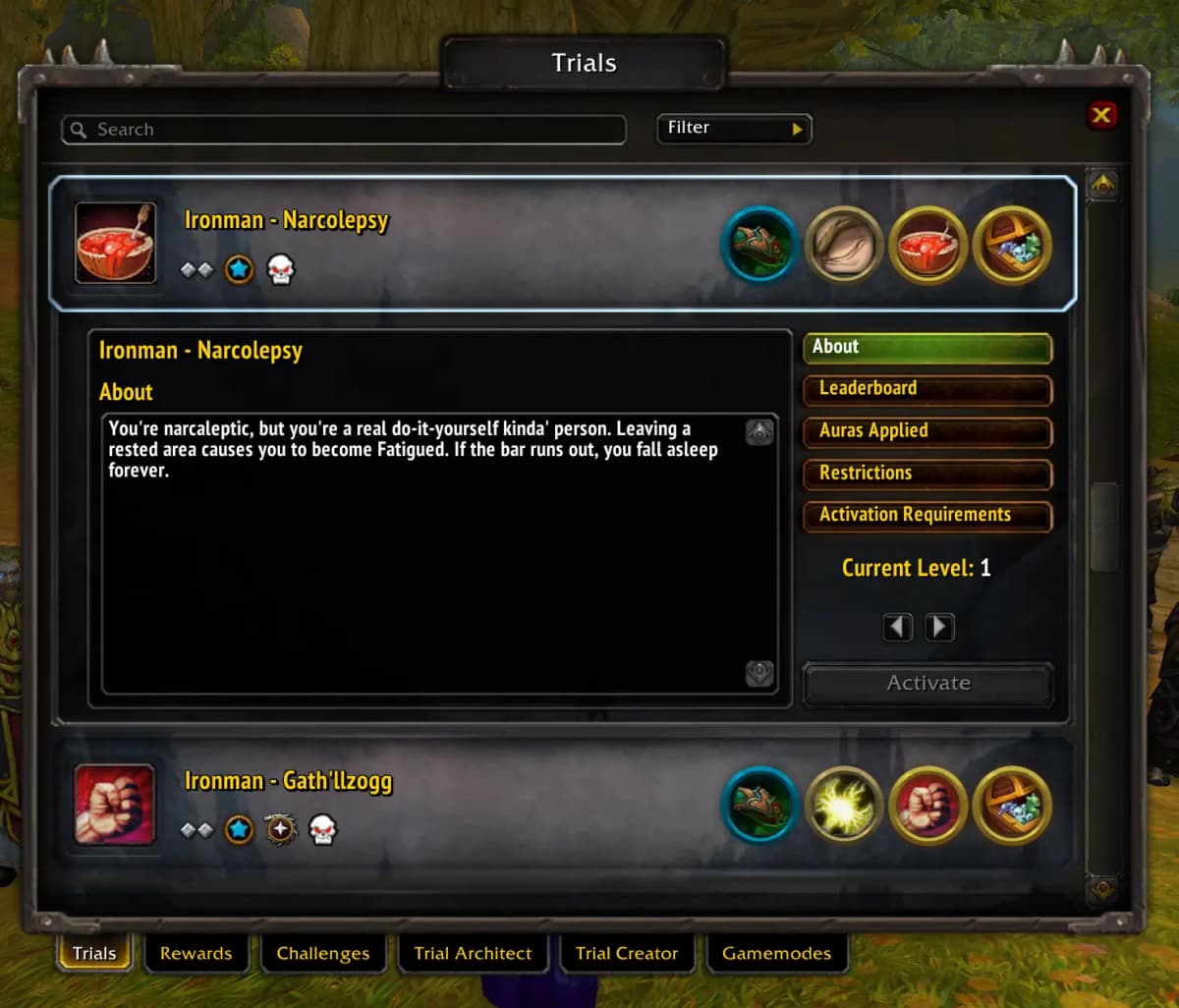Switch to the Gamemodes tab
1179x1008 pixels.
pyautogui.click(x=776, y=953)
